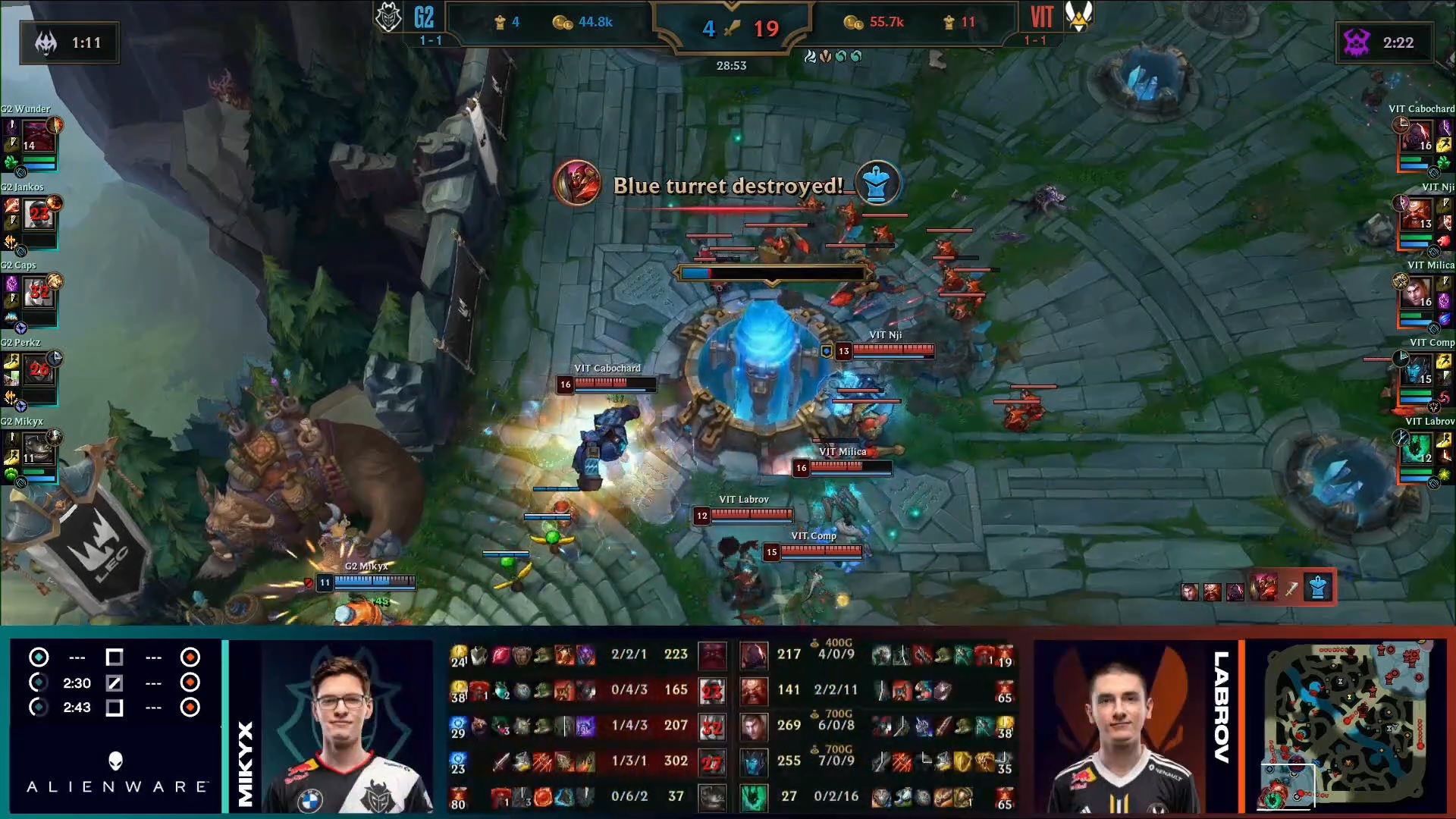Toggle the teal objective indicator showing 2:30
The width and height of the screenshot is (1456, 819).
click(39, 682)
